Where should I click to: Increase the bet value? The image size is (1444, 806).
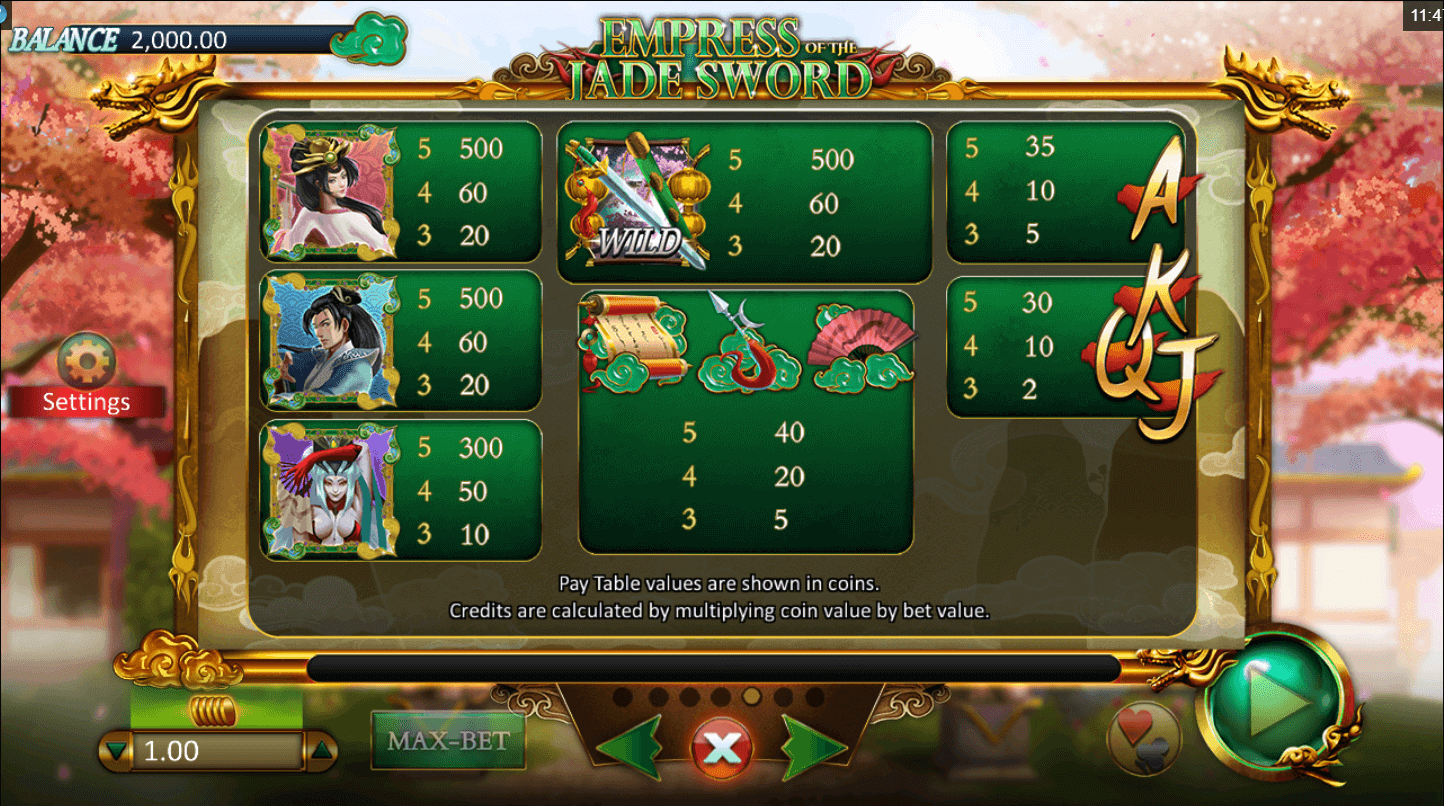[321, 751]
